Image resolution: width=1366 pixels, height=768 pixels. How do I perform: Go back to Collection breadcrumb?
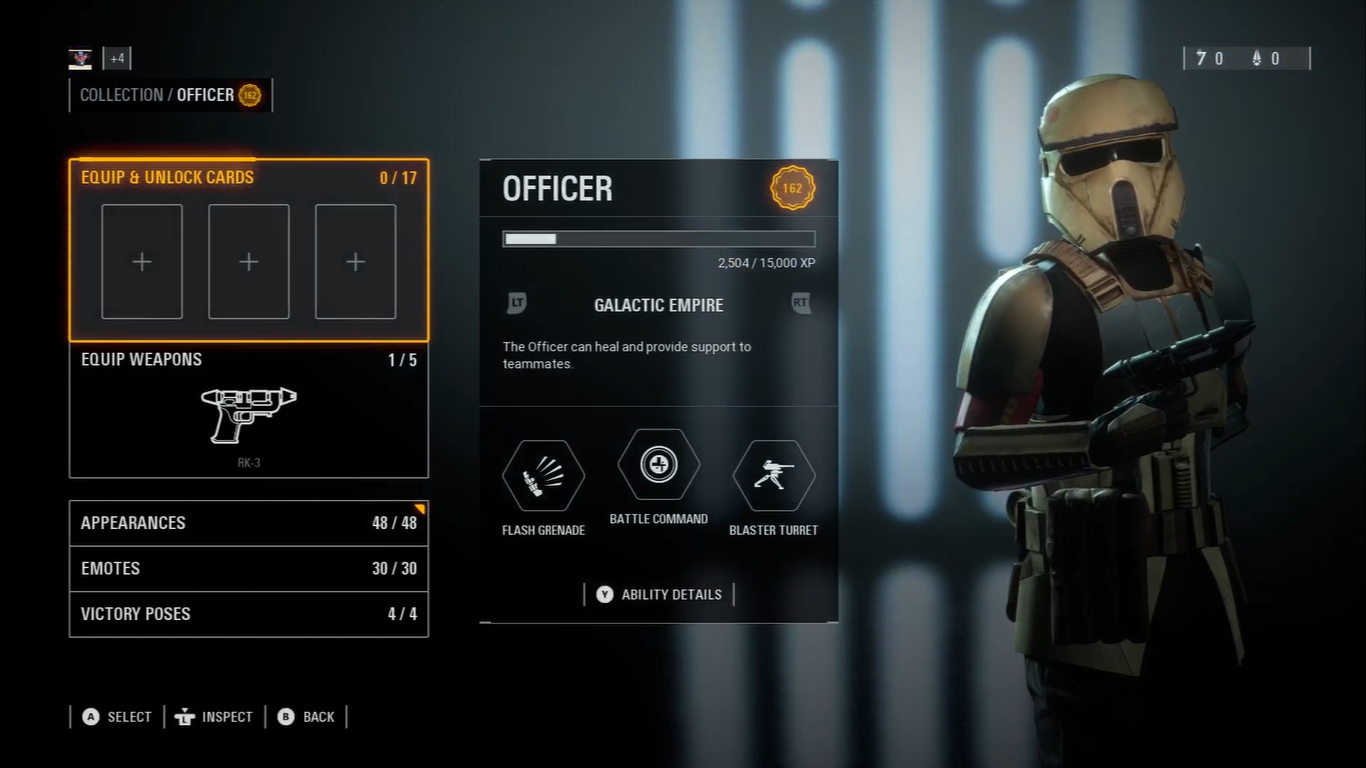point(121,95)
